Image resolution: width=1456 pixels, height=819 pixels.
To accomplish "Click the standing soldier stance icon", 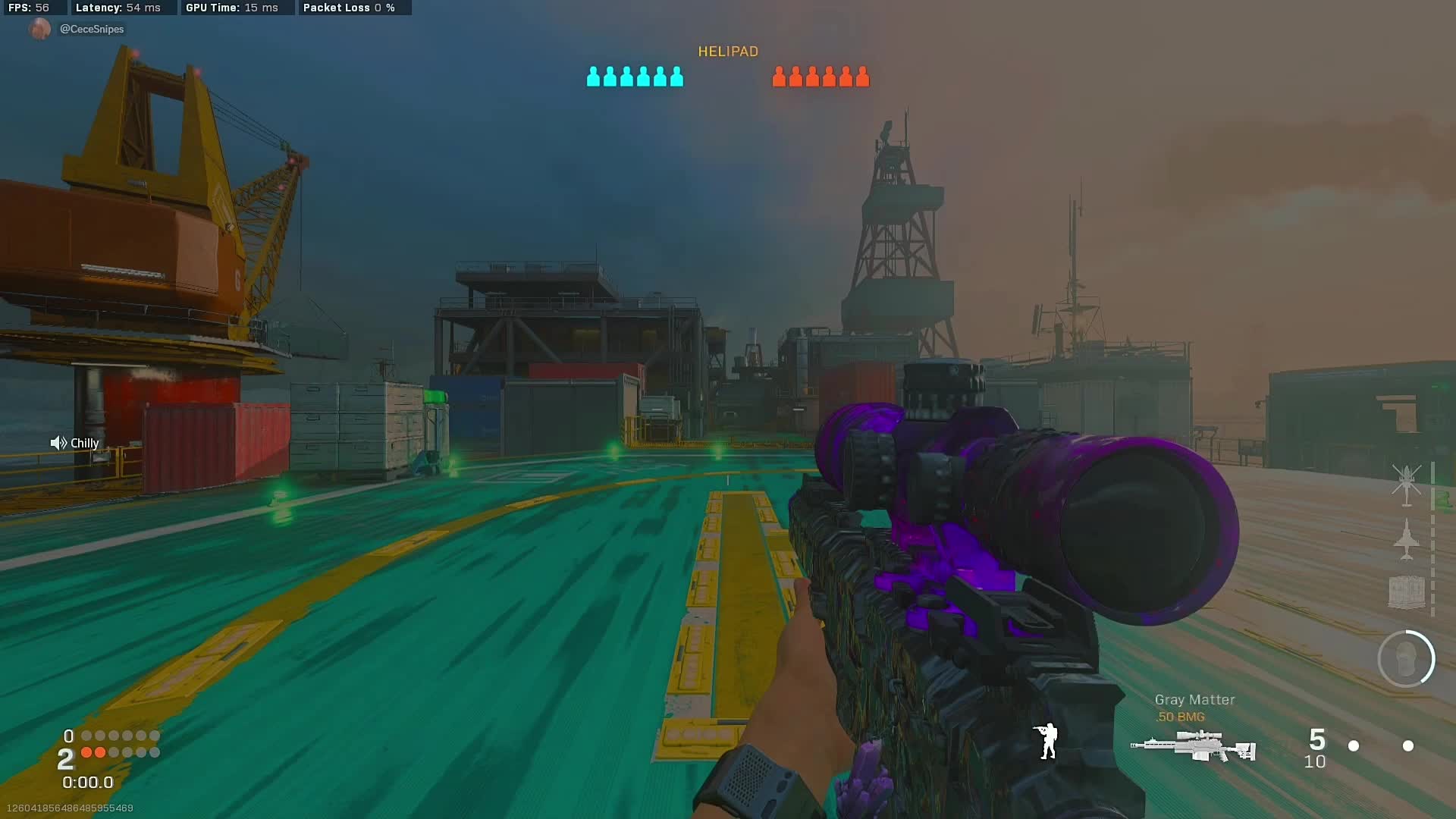I will pyautogui.click(x=1047, y=741).
